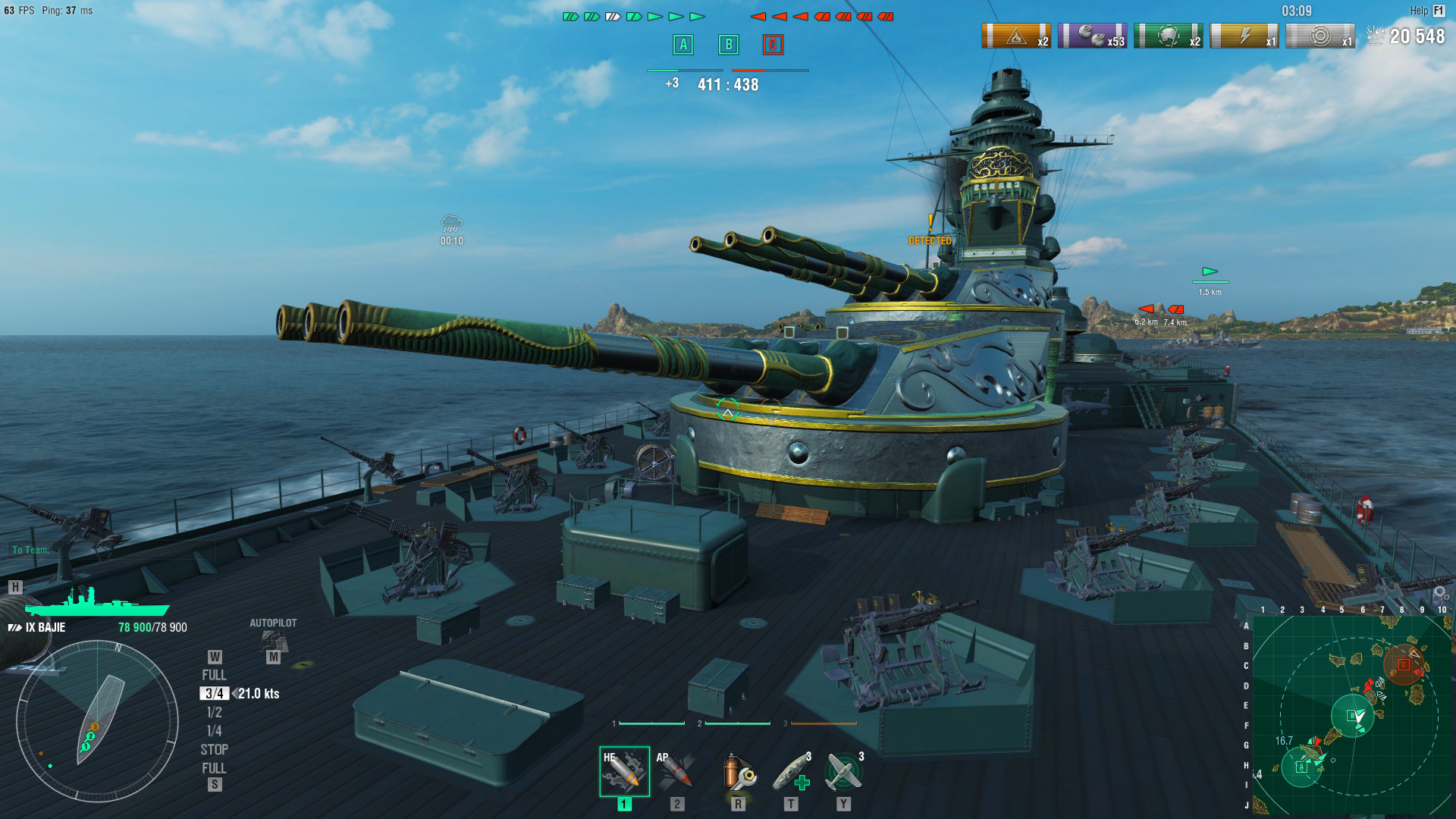Switch to AP shell ammunition
This screenshot has height=819, width=1456.
click(x=676, y=771)
